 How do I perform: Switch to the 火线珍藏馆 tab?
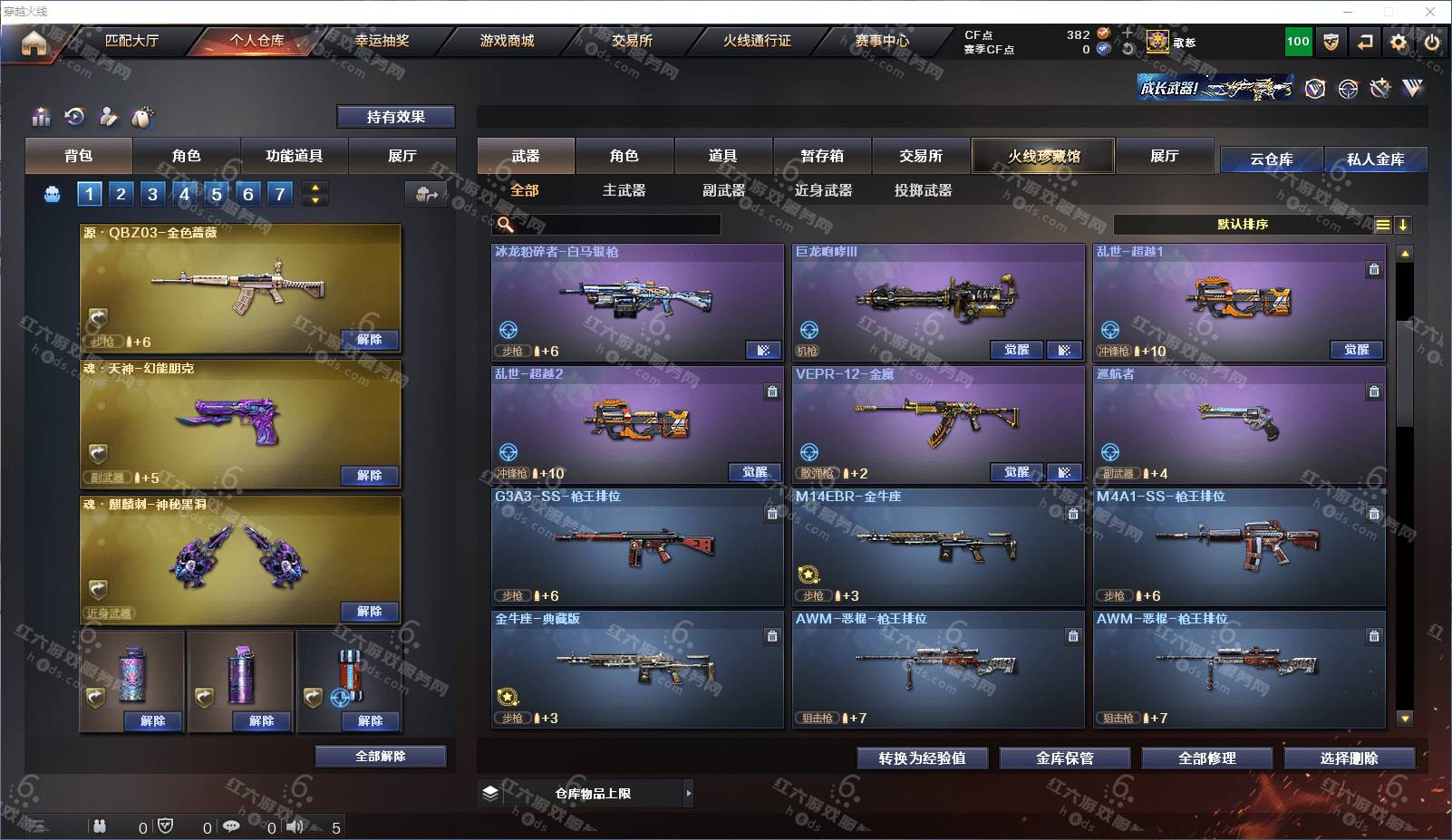tap(1043, 156)
